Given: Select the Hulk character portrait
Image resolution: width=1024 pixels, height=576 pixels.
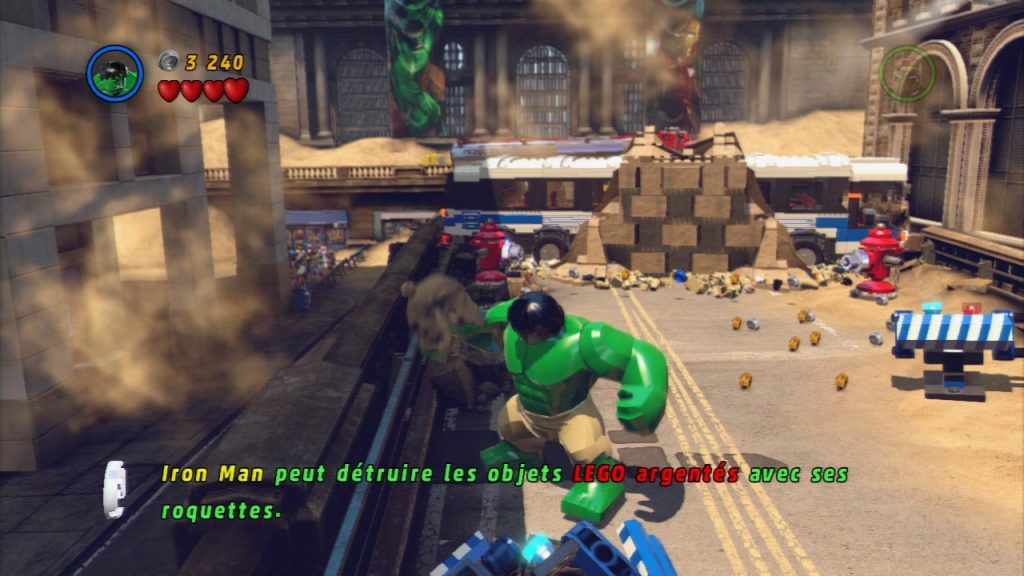Looking at the screenshot, I should [x=115, y=73].
